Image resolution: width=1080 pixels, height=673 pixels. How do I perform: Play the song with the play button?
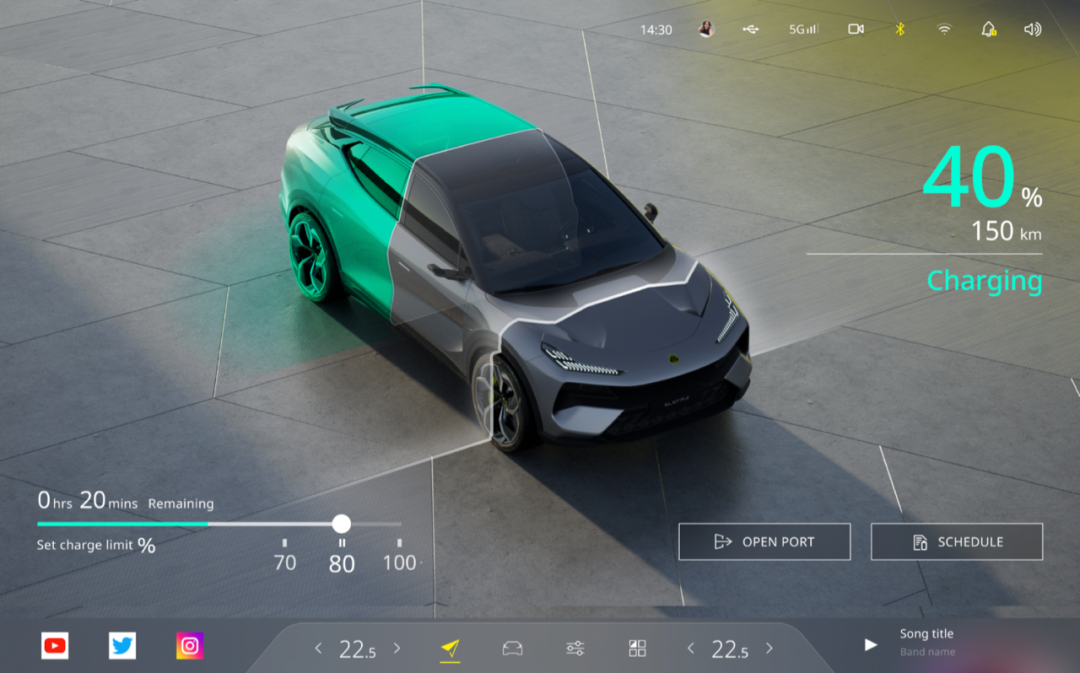[870, 645]
